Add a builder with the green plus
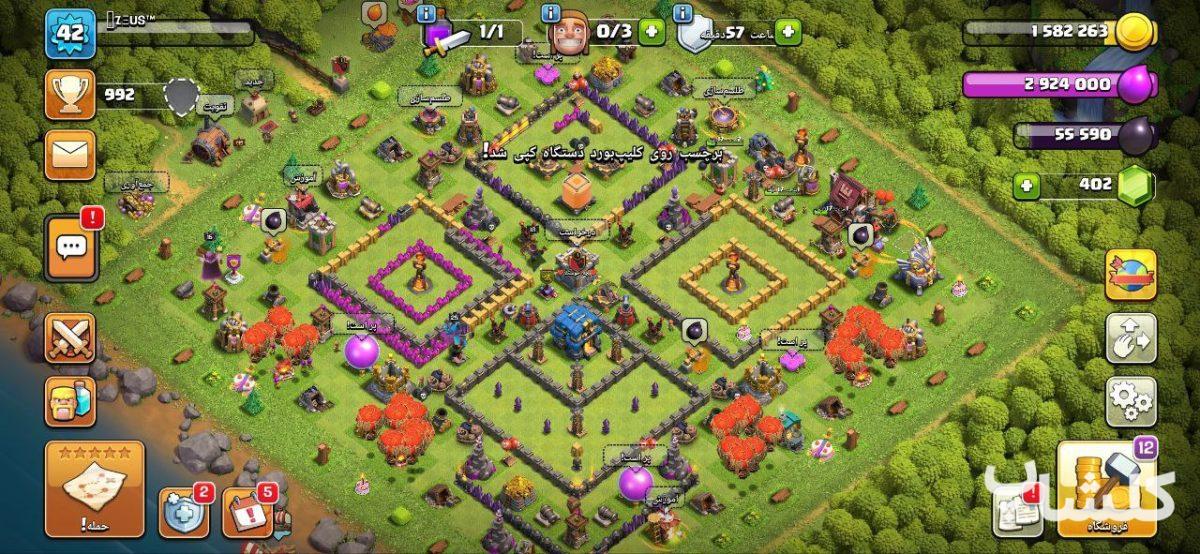Viewport: 1200px width, 554px height. (x=652, y=31)
